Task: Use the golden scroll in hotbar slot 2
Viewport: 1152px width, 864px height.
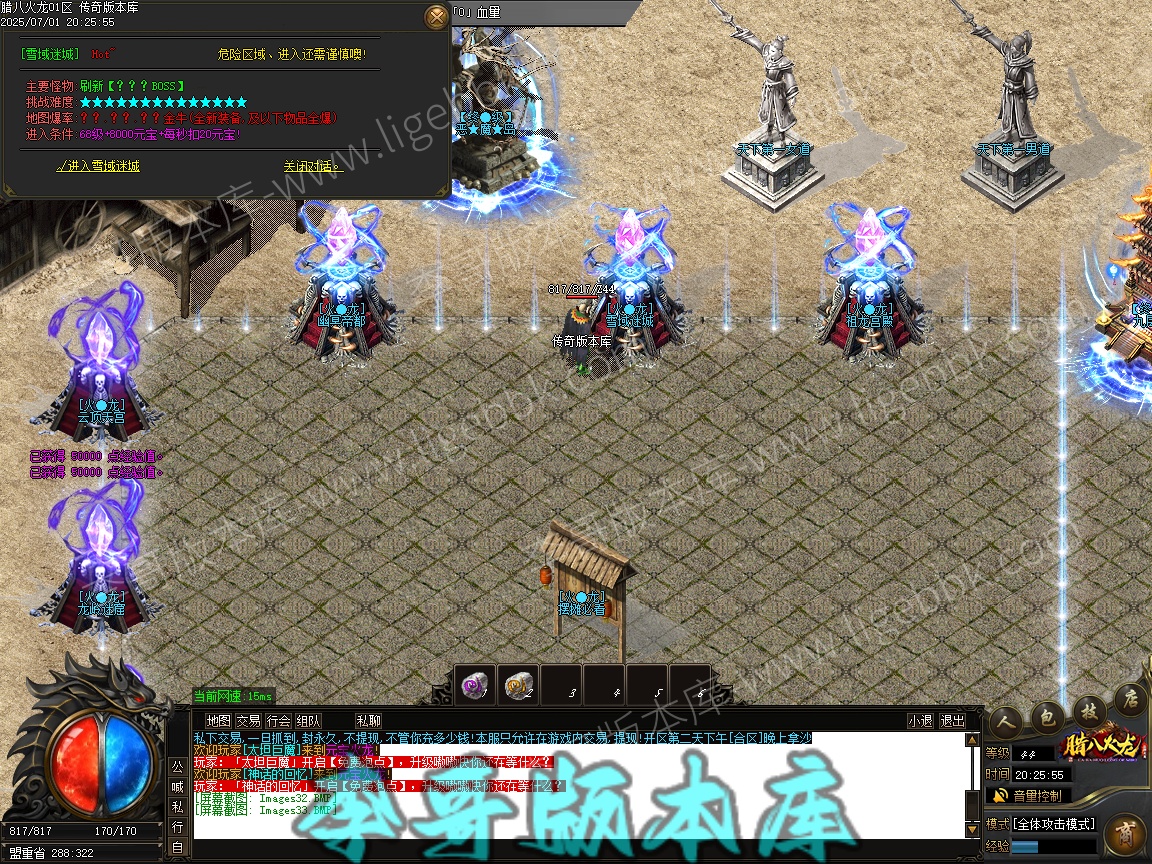Action: click(518, 685)
